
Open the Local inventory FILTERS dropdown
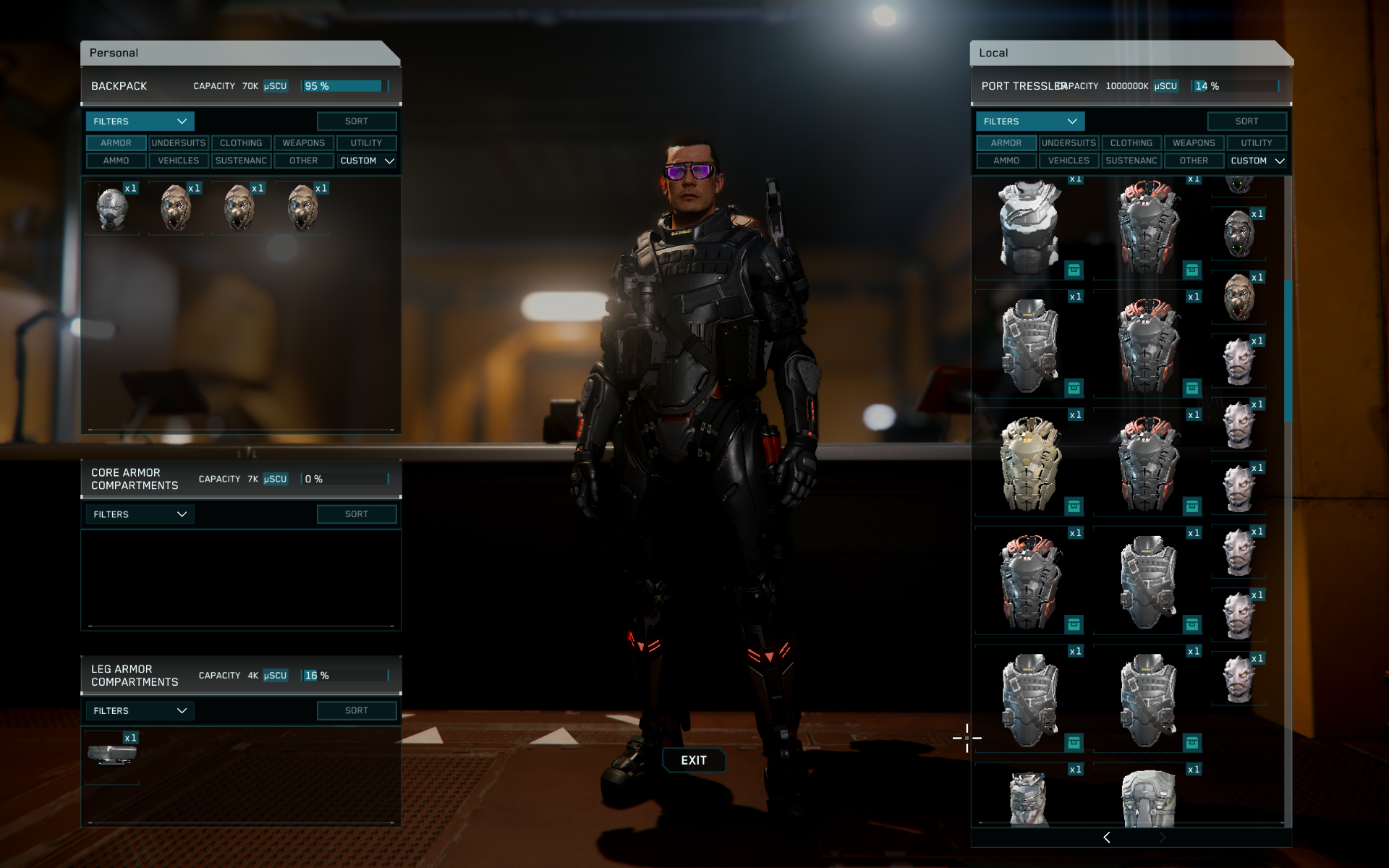(1029, 122)
